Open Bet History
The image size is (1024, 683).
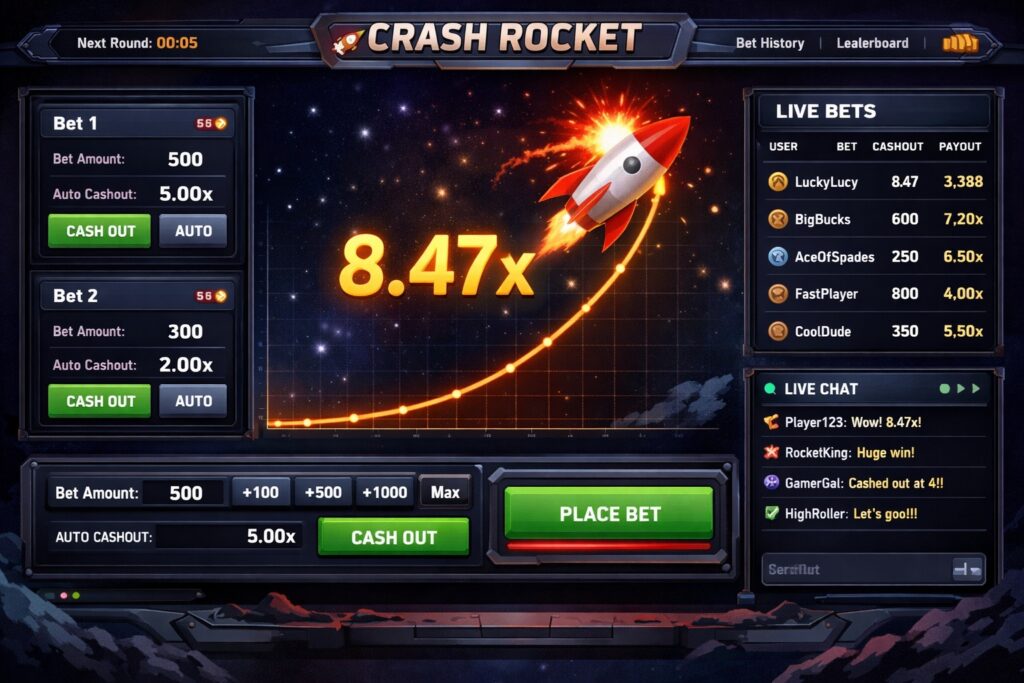pyautogui.click(x=769, y=43)
